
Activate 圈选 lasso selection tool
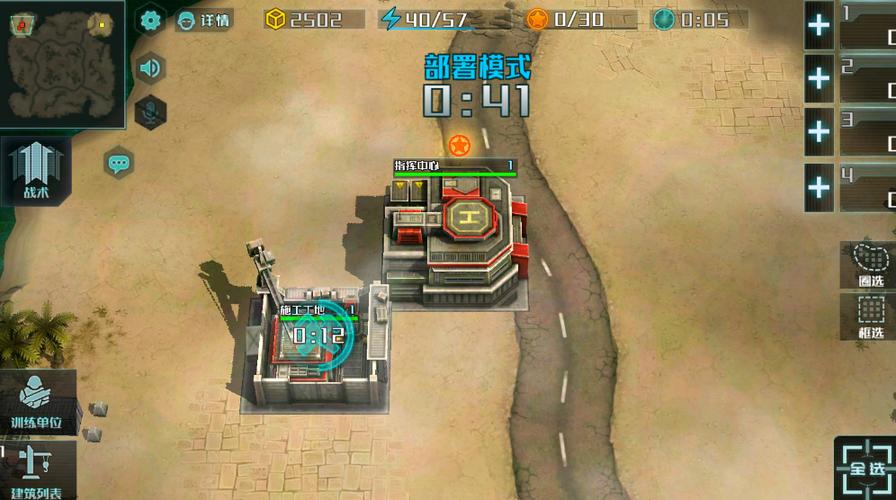(x=869, y=265)
